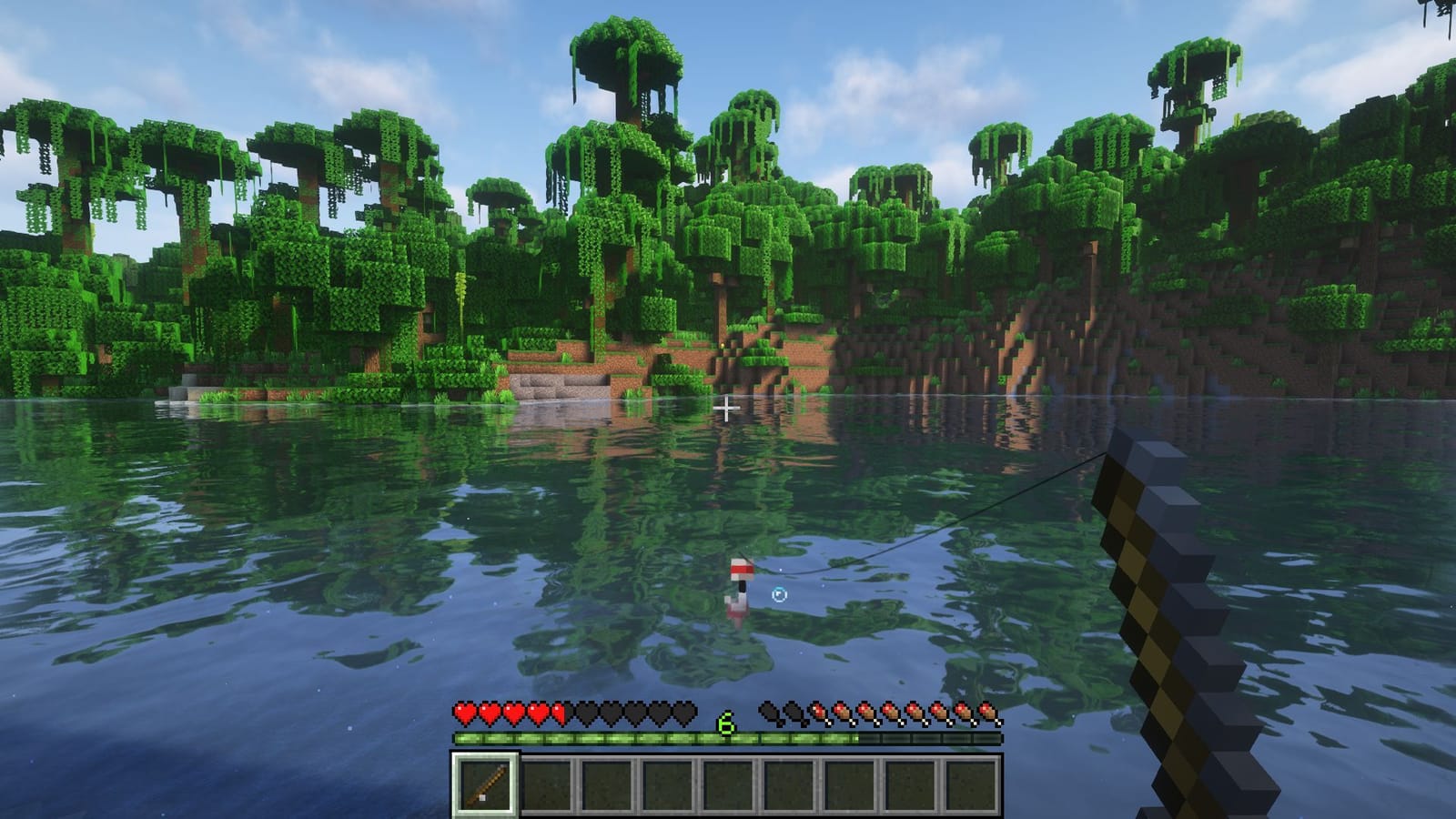The image size is (1456, 819).
Task: Click the green experience level number 6
Action: pos(725,723)
